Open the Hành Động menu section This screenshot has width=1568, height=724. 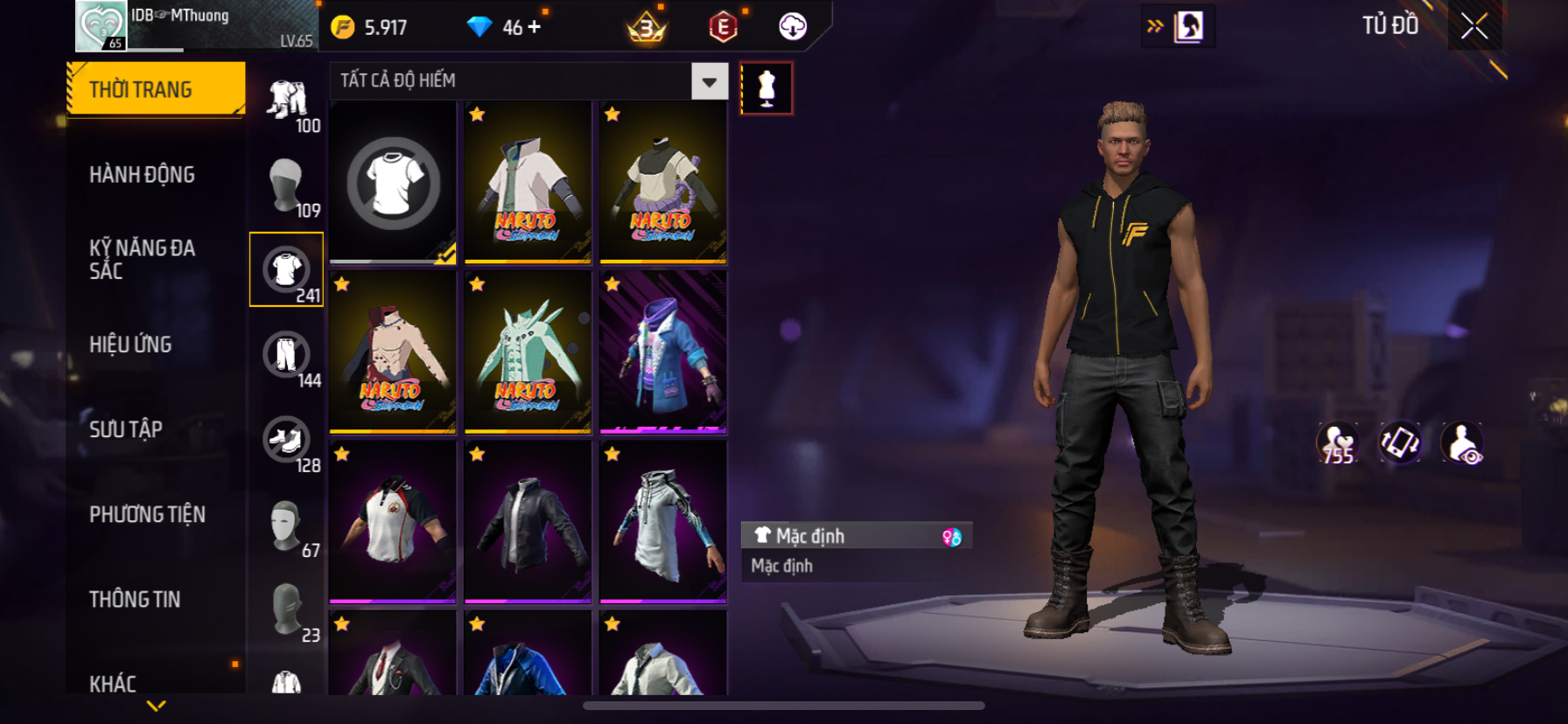[142, 175]
